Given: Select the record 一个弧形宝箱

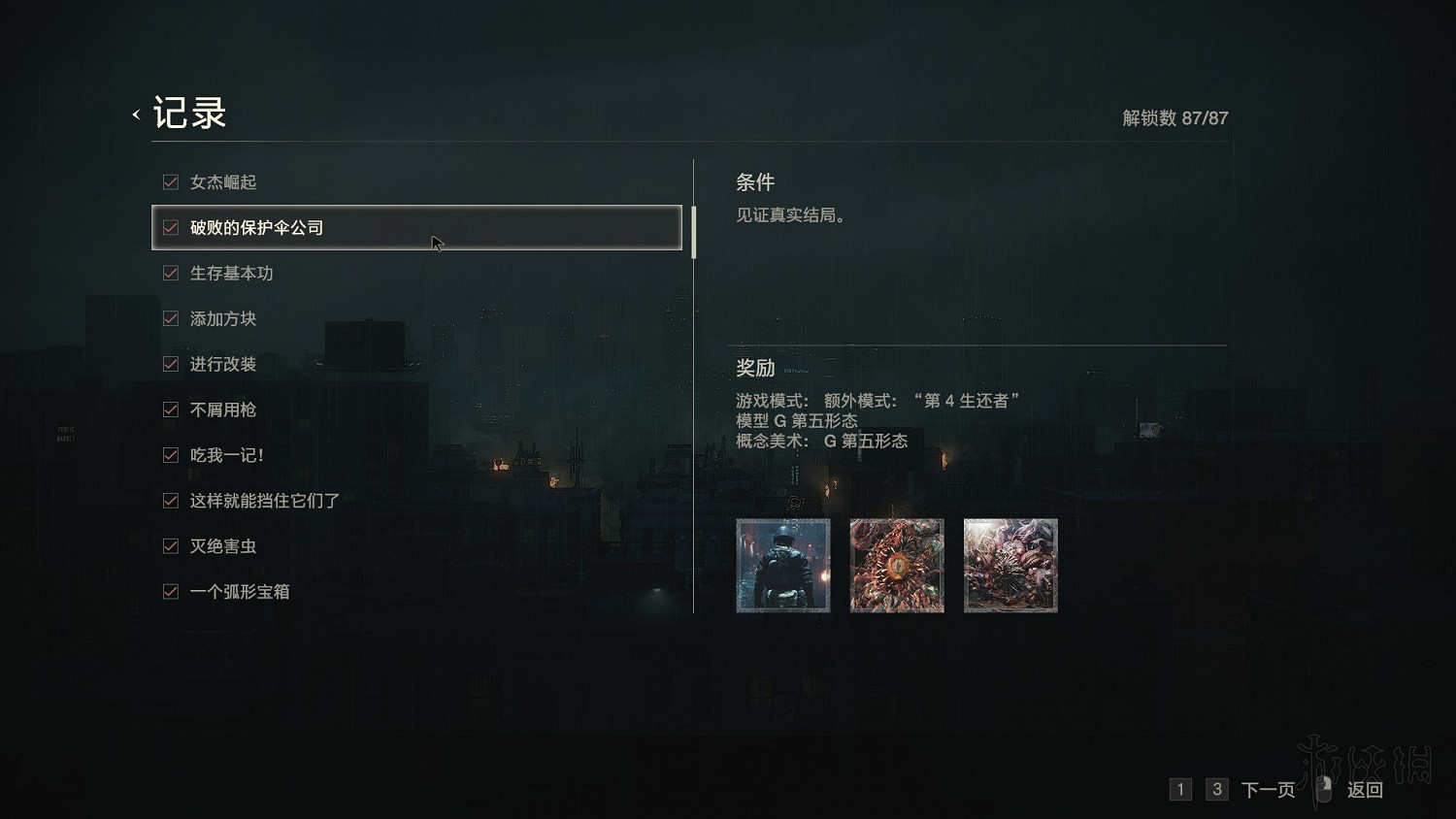Looking at the screenshot, I should (241, 591).
